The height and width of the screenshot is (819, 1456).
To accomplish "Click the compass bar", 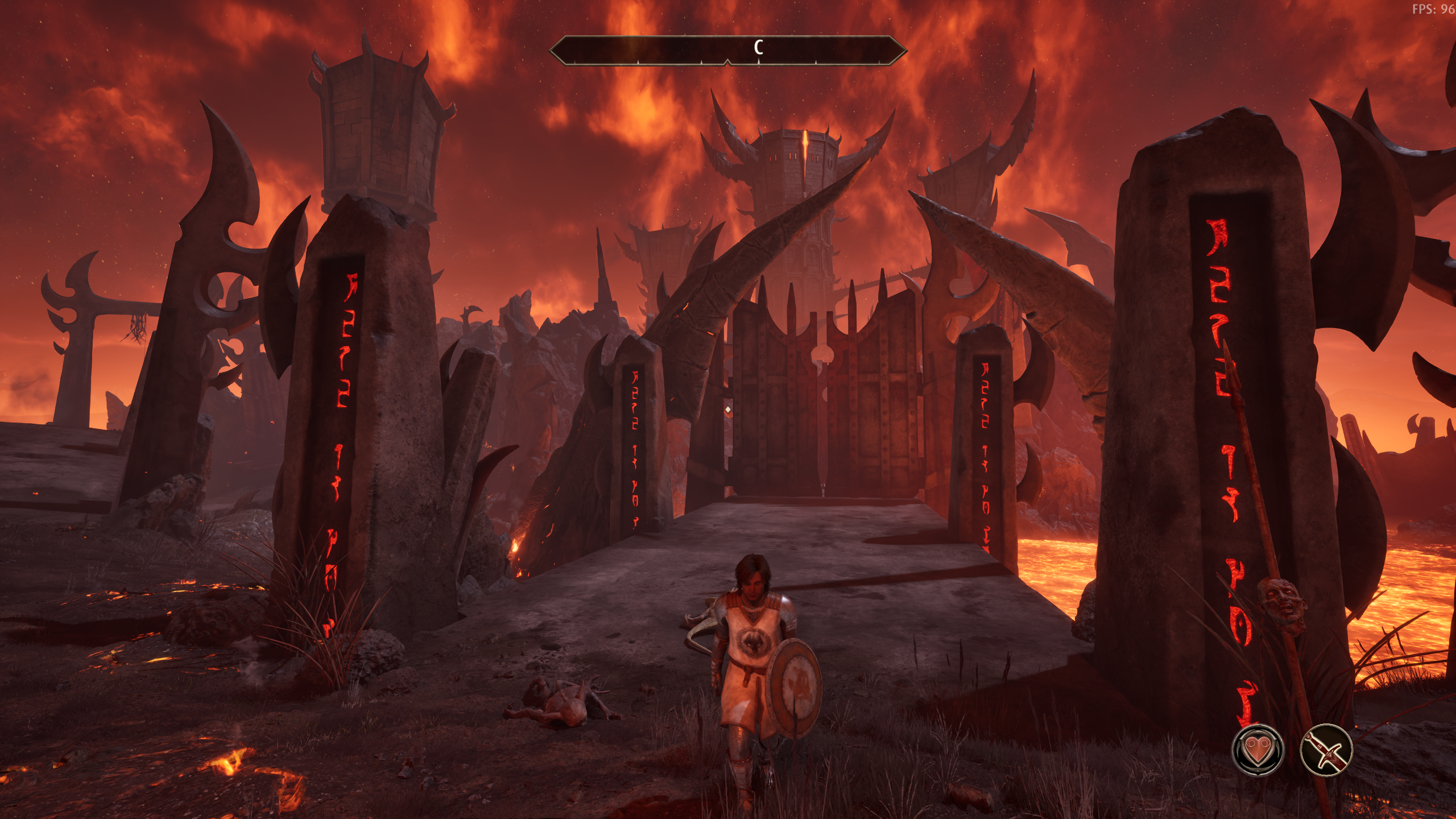I will 727,50.
